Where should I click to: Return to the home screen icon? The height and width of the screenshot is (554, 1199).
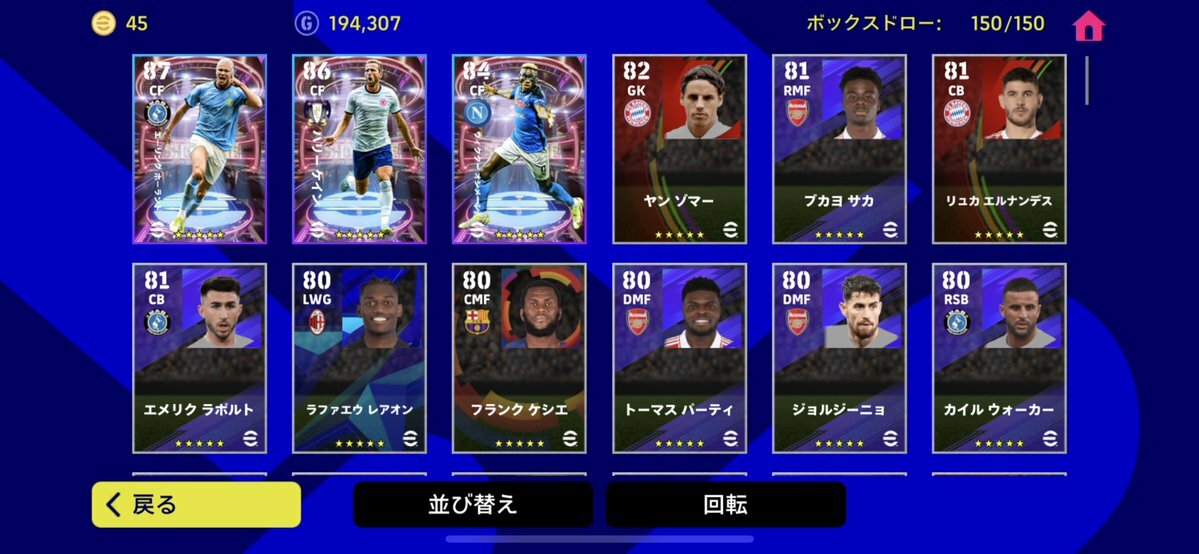tap(1088, 26)
